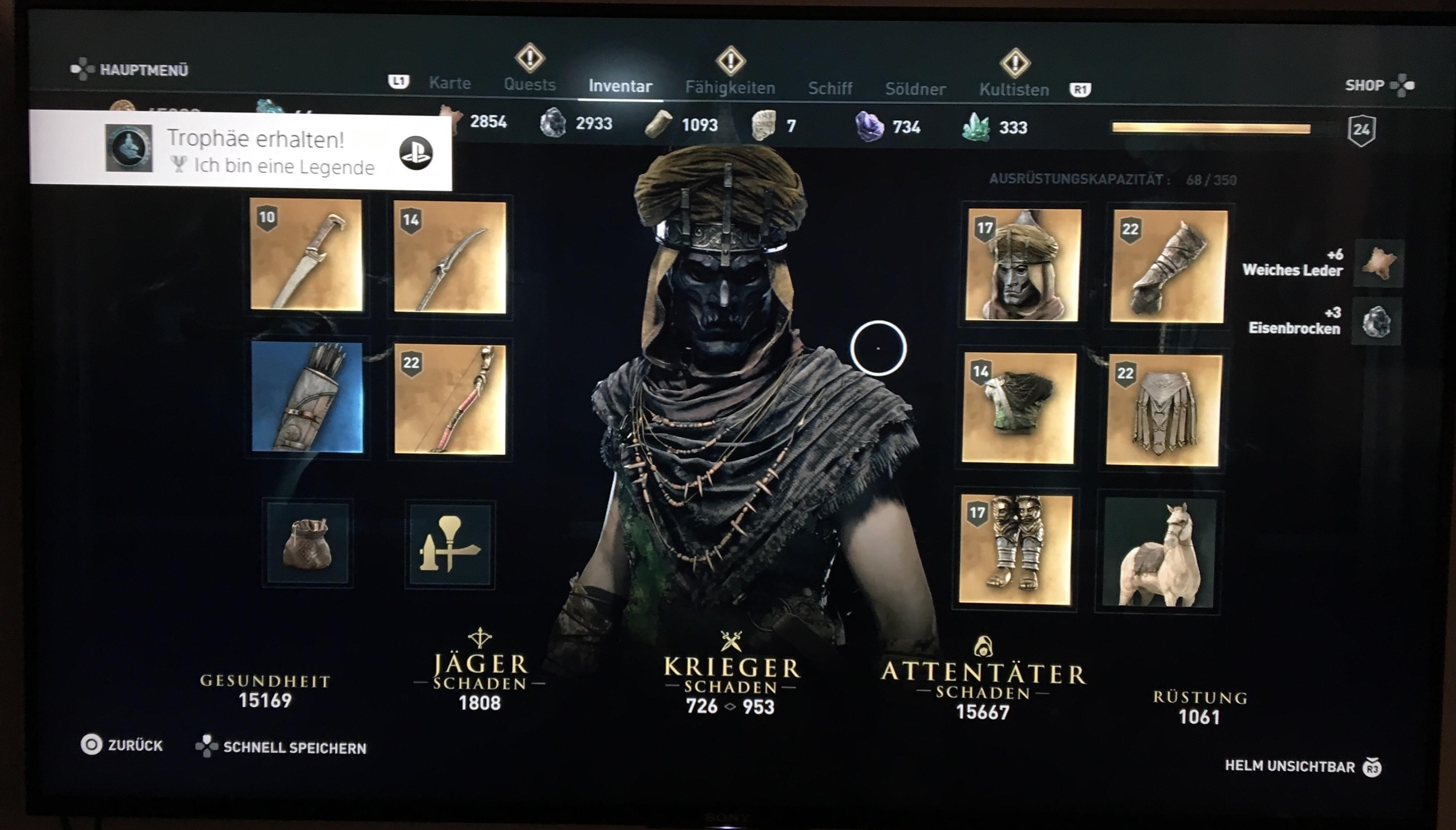The image size is (1456, 830).
Task: Open the Quests tab
Action: (x=529, y=84)
